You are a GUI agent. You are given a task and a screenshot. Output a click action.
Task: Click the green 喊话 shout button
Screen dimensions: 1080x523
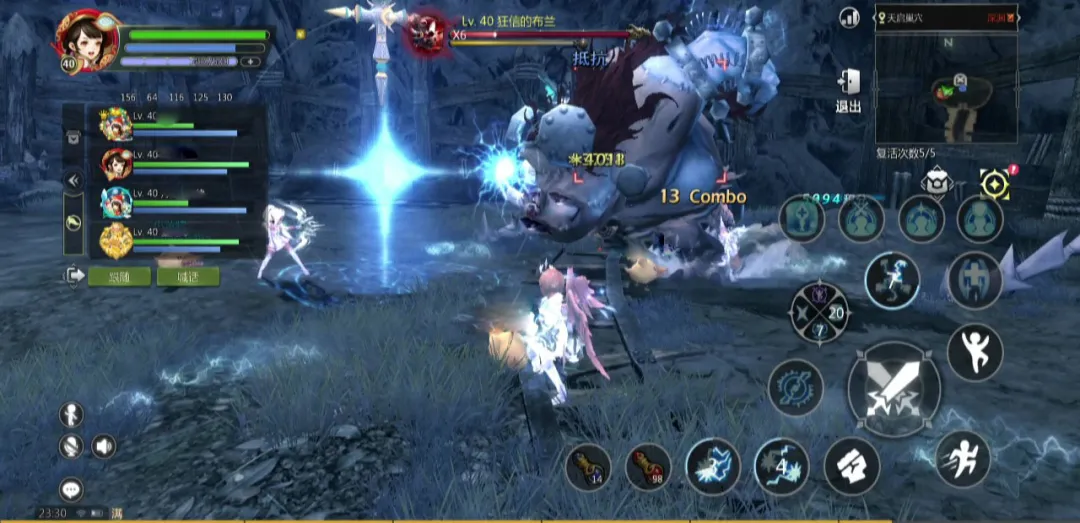coord(187,276)
